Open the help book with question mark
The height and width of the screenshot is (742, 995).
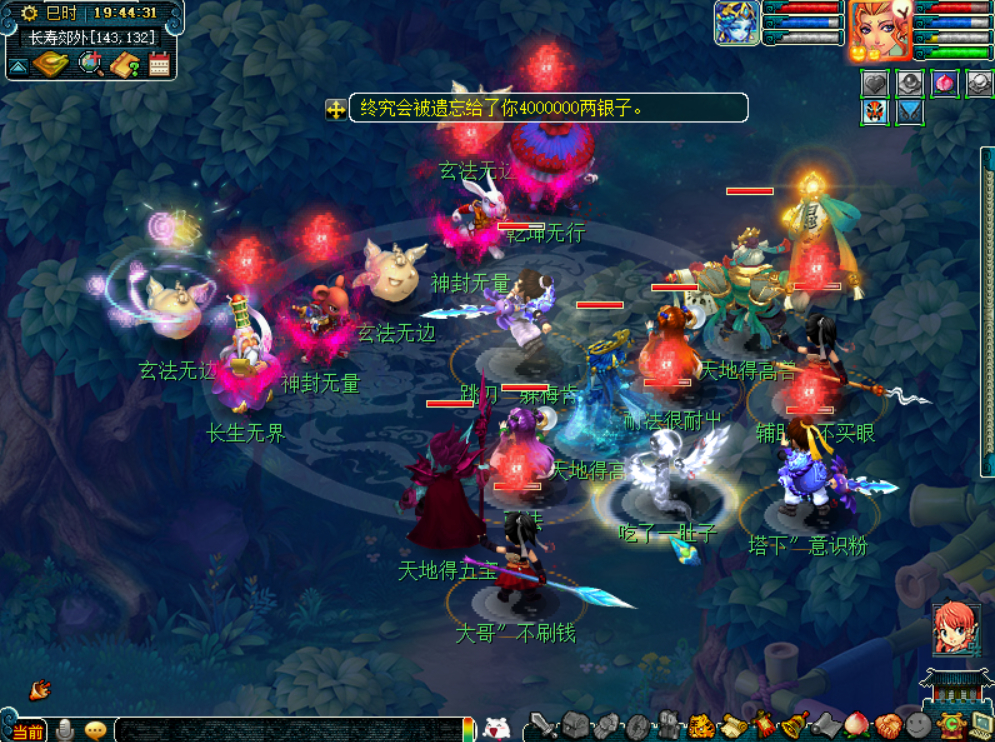pos(125,66)
